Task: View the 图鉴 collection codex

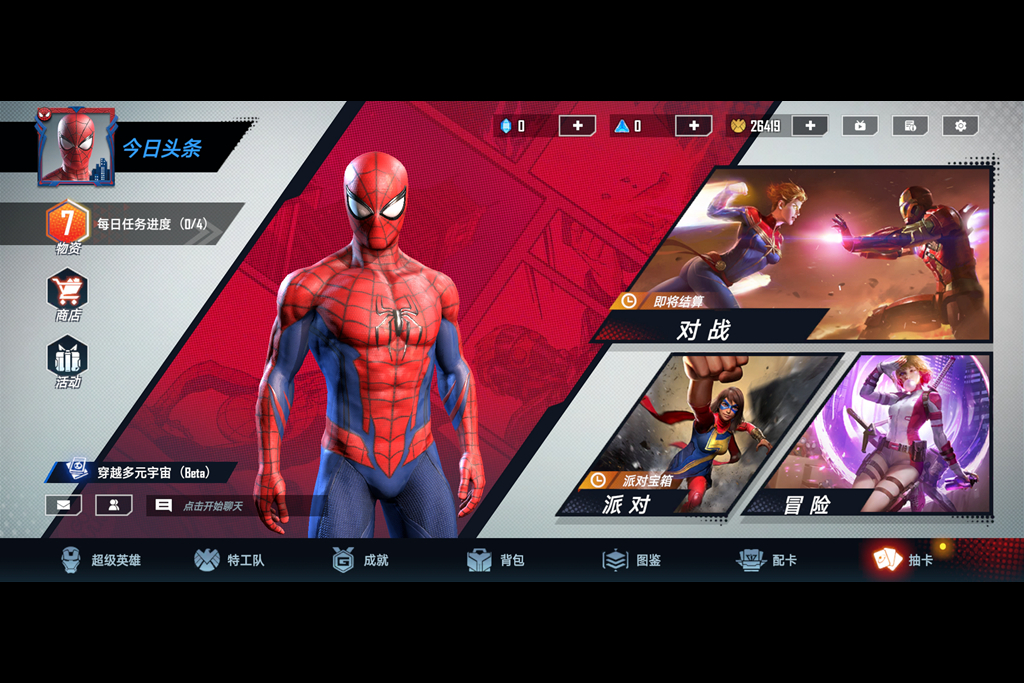Action: pos(632,560)
